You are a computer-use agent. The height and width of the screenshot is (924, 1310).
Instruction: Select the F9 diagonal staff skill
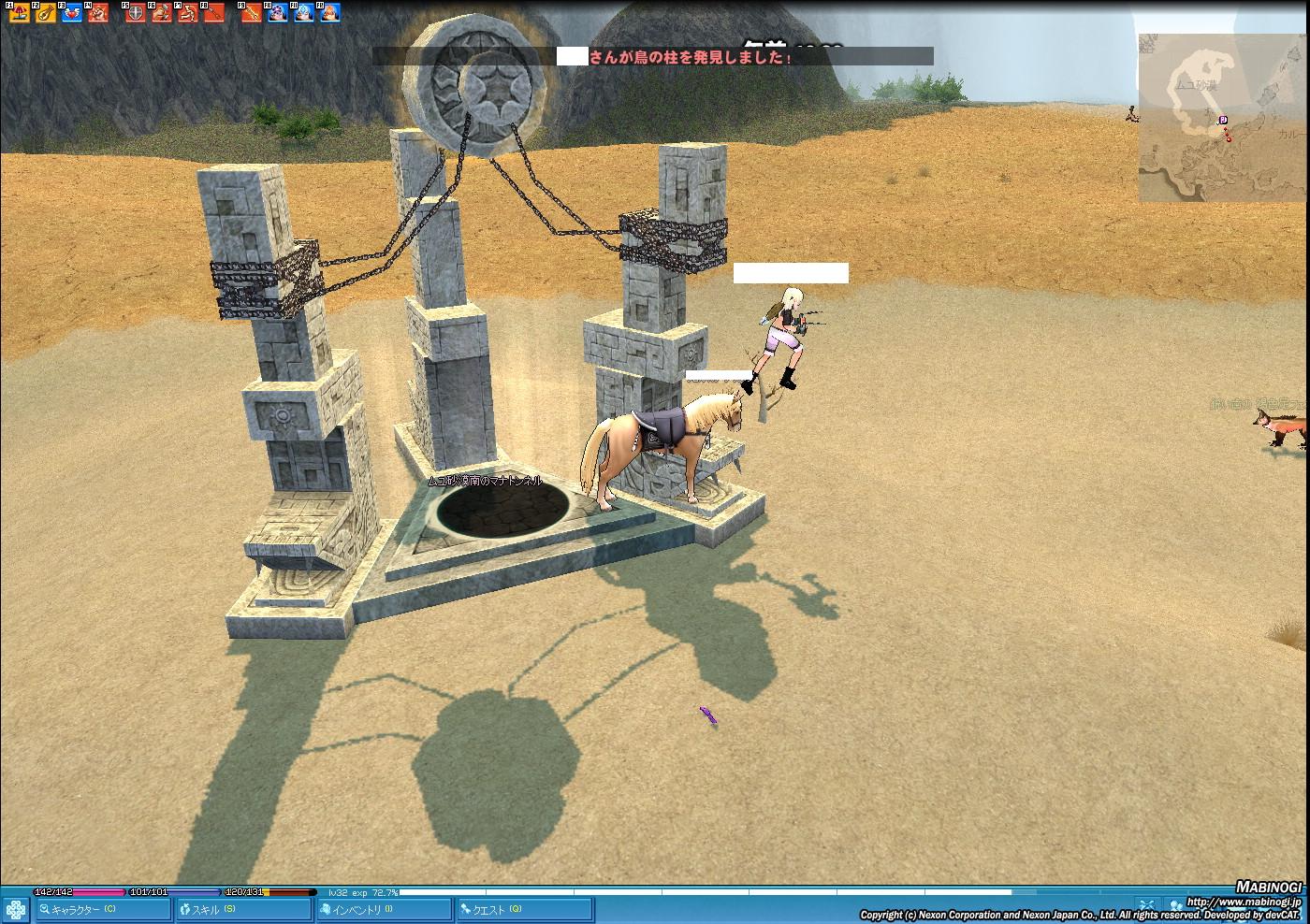pos(252,13)
